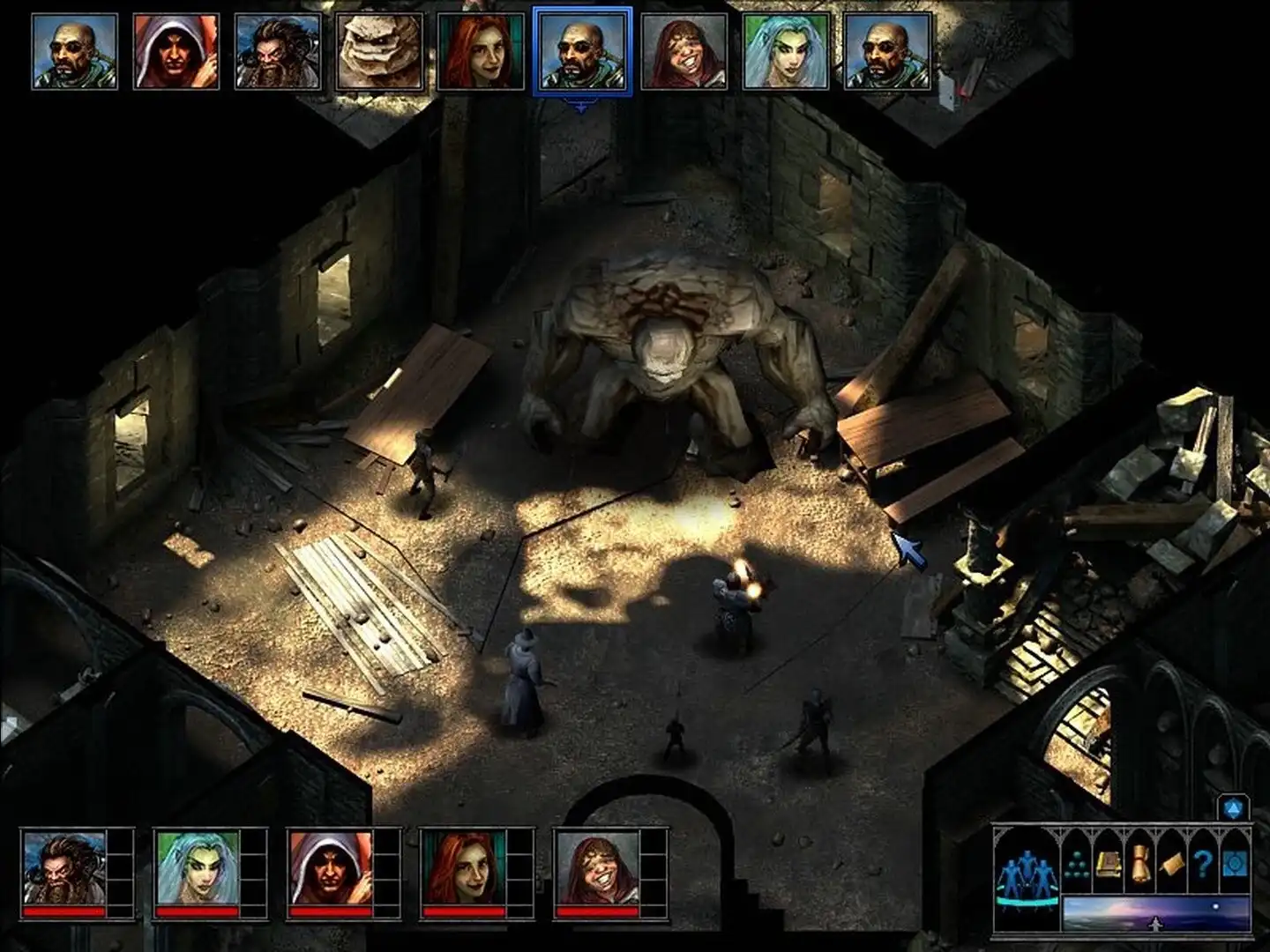Select the red-haired woman portrait in the top row
This screenshot has height=952, width=1270.
pos(479,48)
